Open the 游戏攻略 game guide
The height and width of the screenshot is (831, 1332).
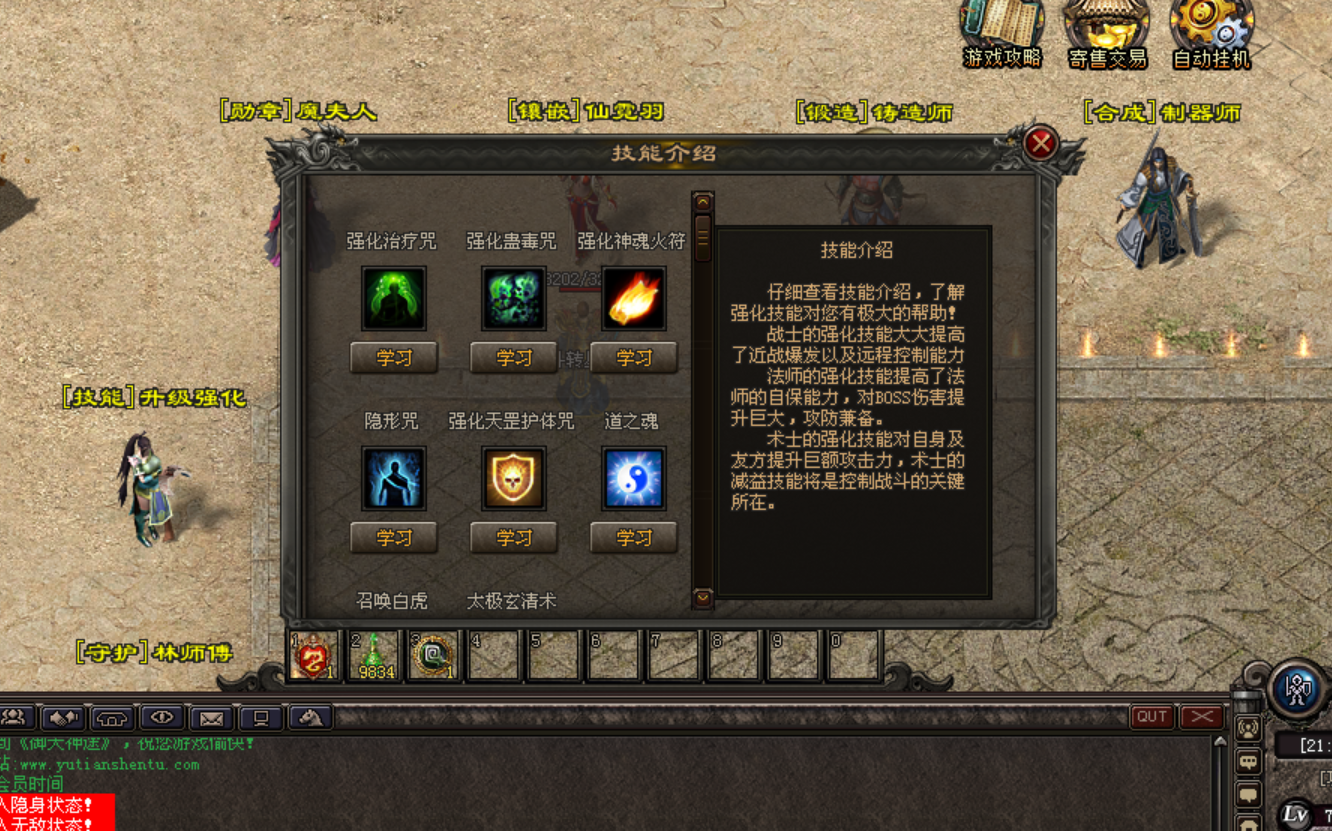(x=1002, y=34)
